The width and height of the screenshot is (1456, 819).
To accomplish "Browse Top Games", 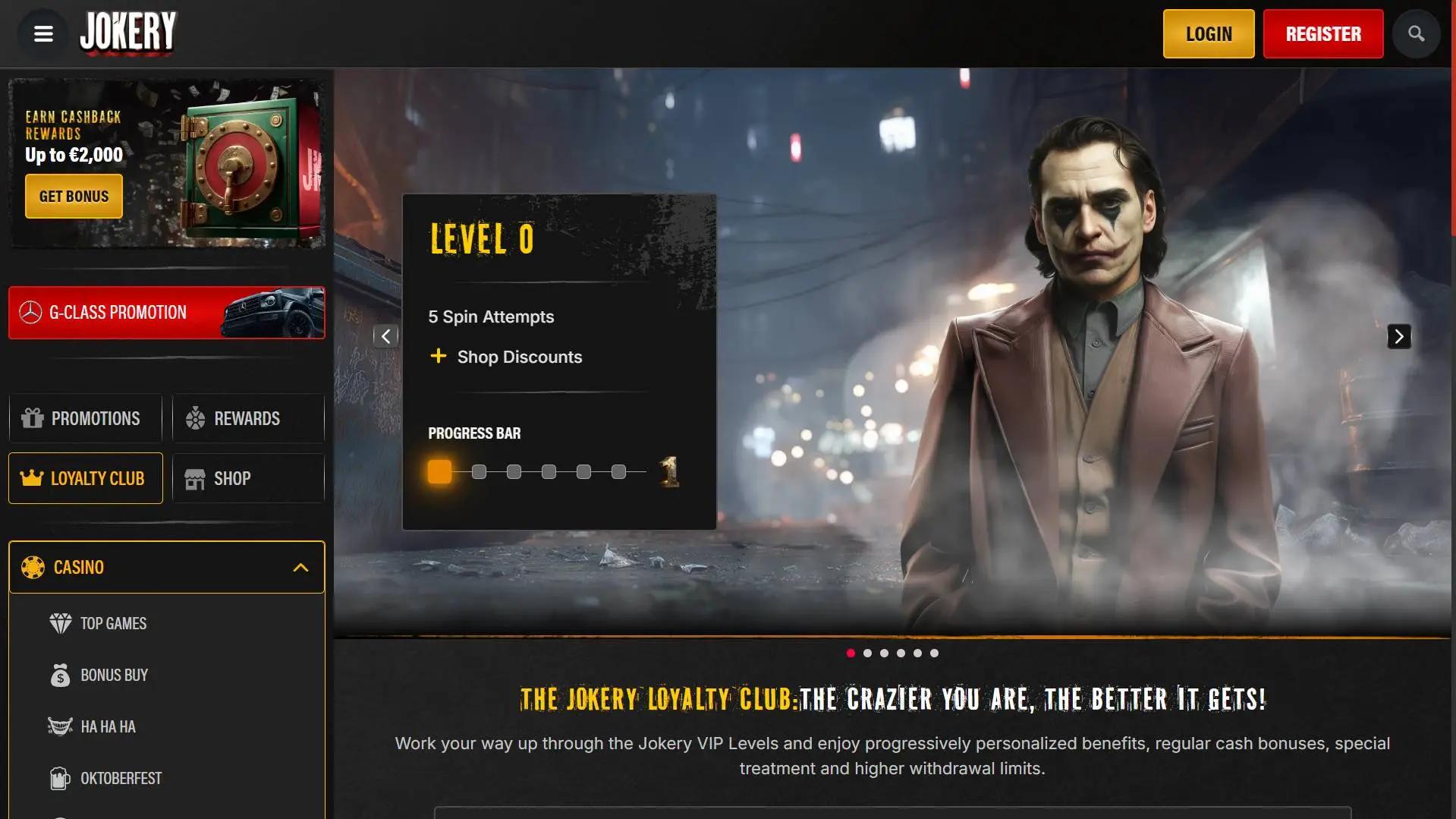I will (x=113, y=624).
